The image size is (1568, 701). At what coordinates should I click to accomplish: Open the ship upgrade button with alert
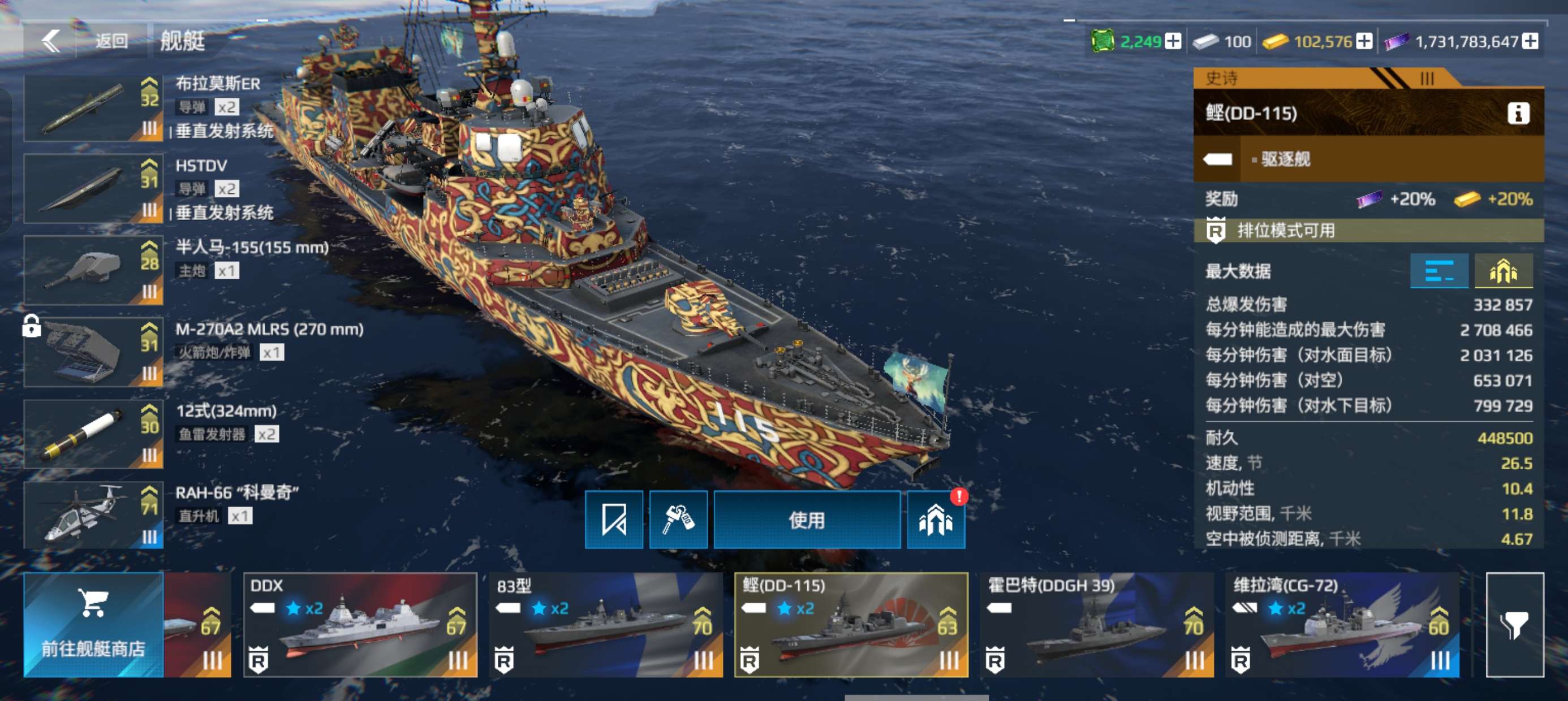pyautogui.click(x=936, y=520)
